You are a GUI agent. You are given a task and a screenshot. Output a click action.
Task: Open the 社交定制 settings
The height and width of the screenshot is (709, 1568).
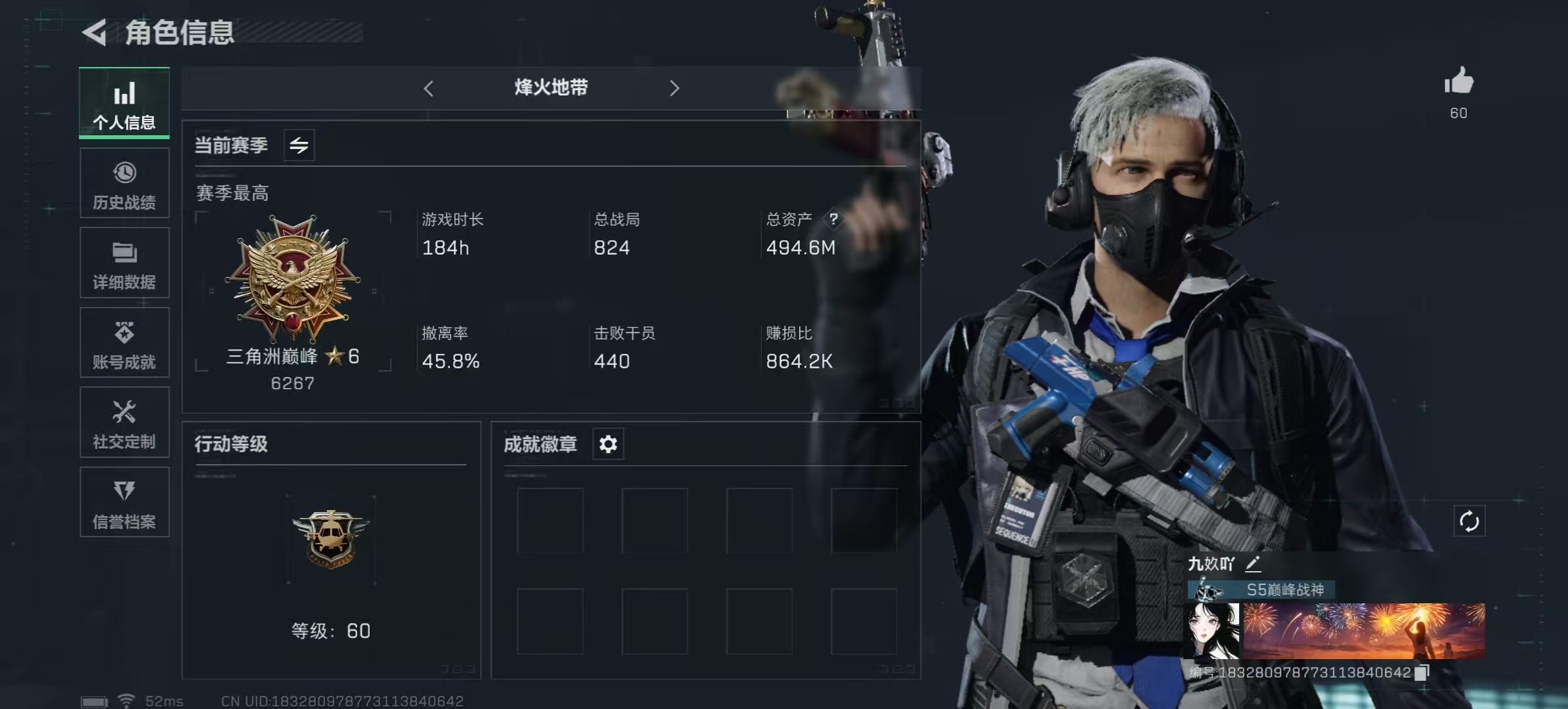point(124,422)
